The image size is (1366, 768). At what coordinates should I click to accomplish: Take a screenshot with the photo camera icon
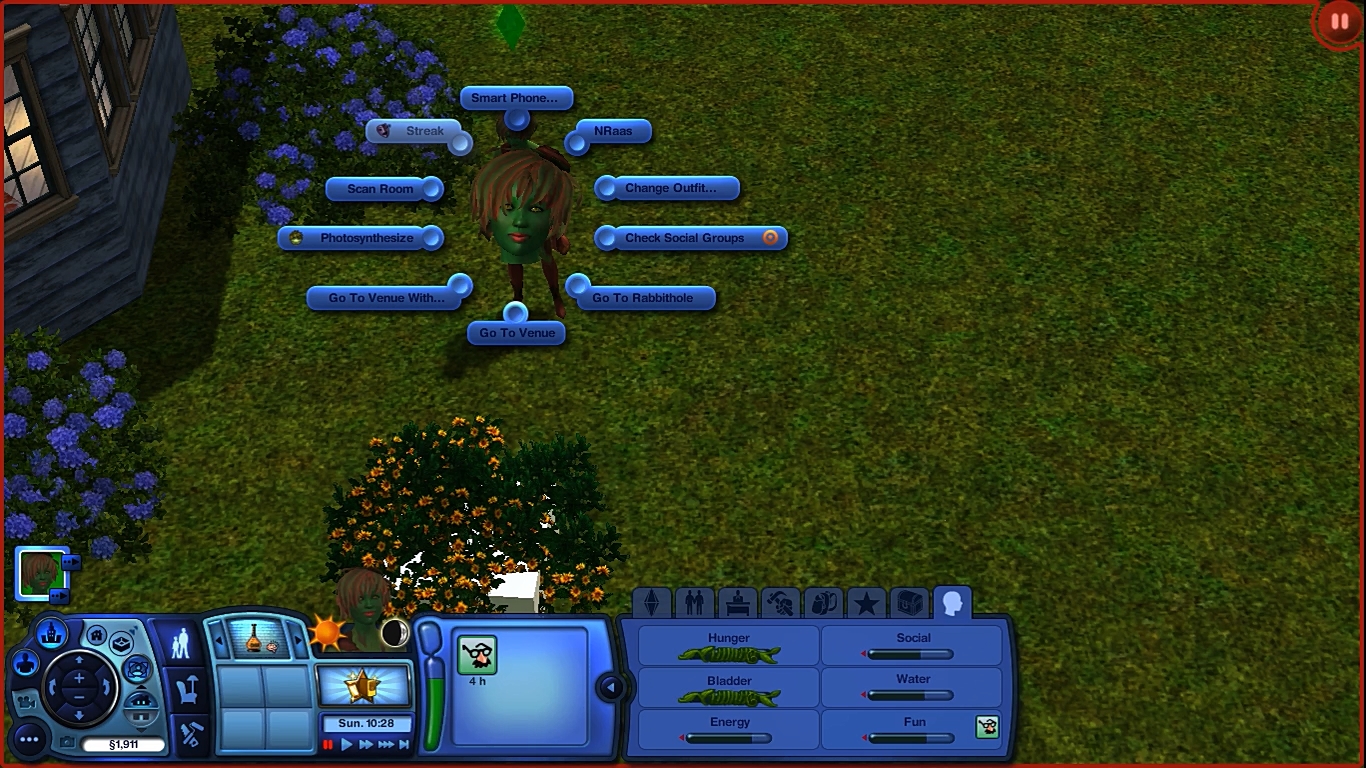coord(68,742)
